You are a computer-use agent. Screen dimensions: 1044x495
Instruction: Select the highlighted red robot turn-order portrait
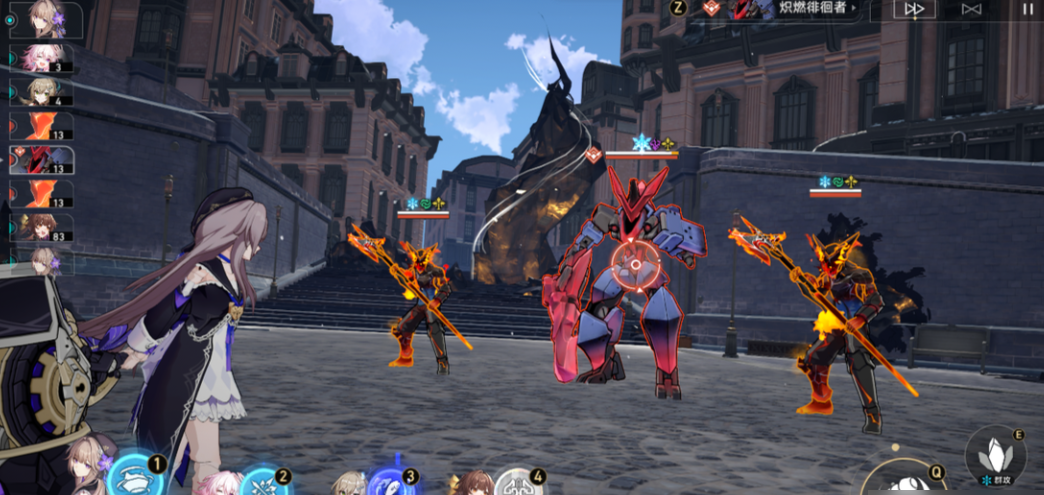pos(44,160)
